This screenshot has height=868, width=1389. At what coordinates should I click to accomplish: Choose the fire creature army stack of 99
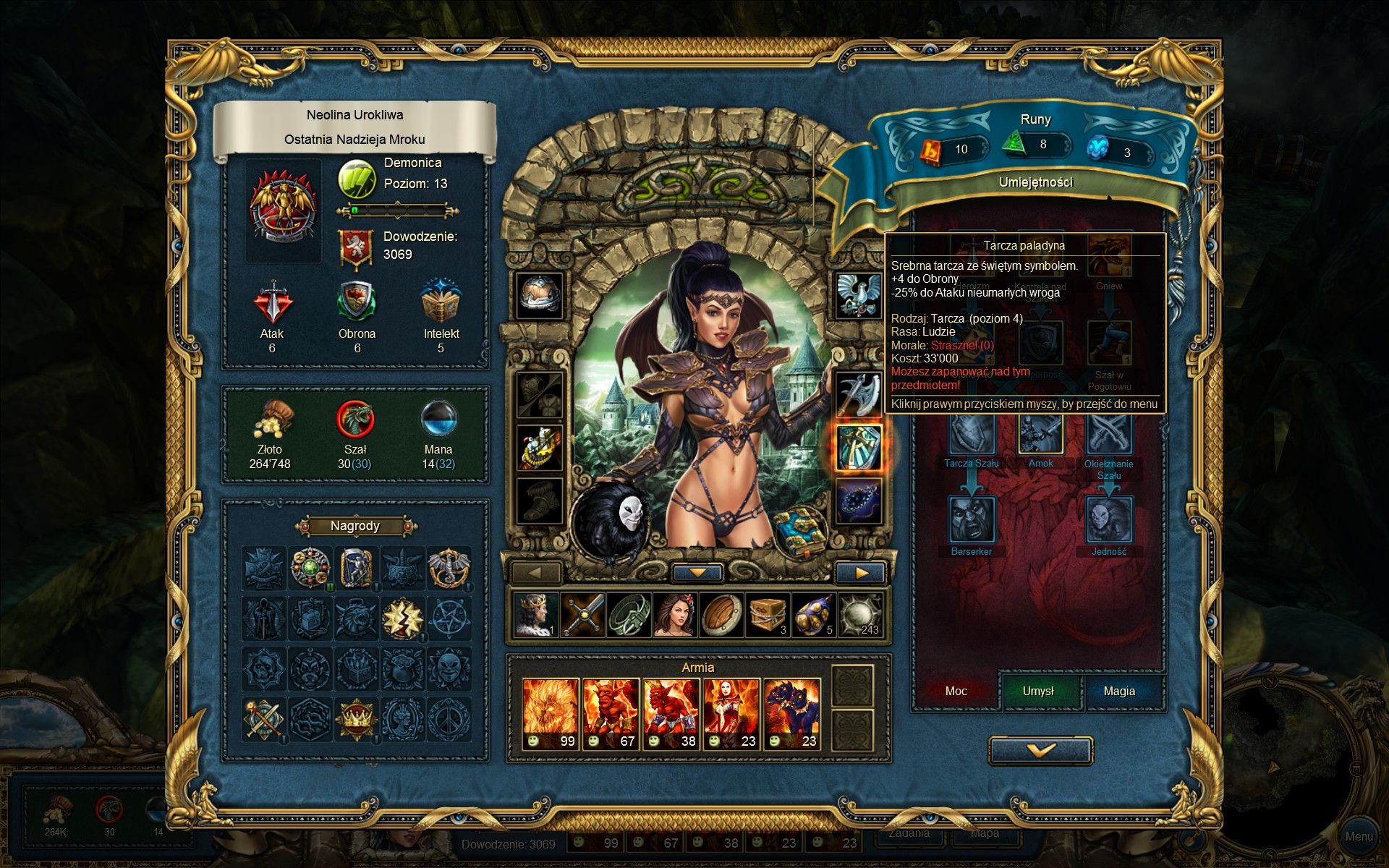coord(551,714)
